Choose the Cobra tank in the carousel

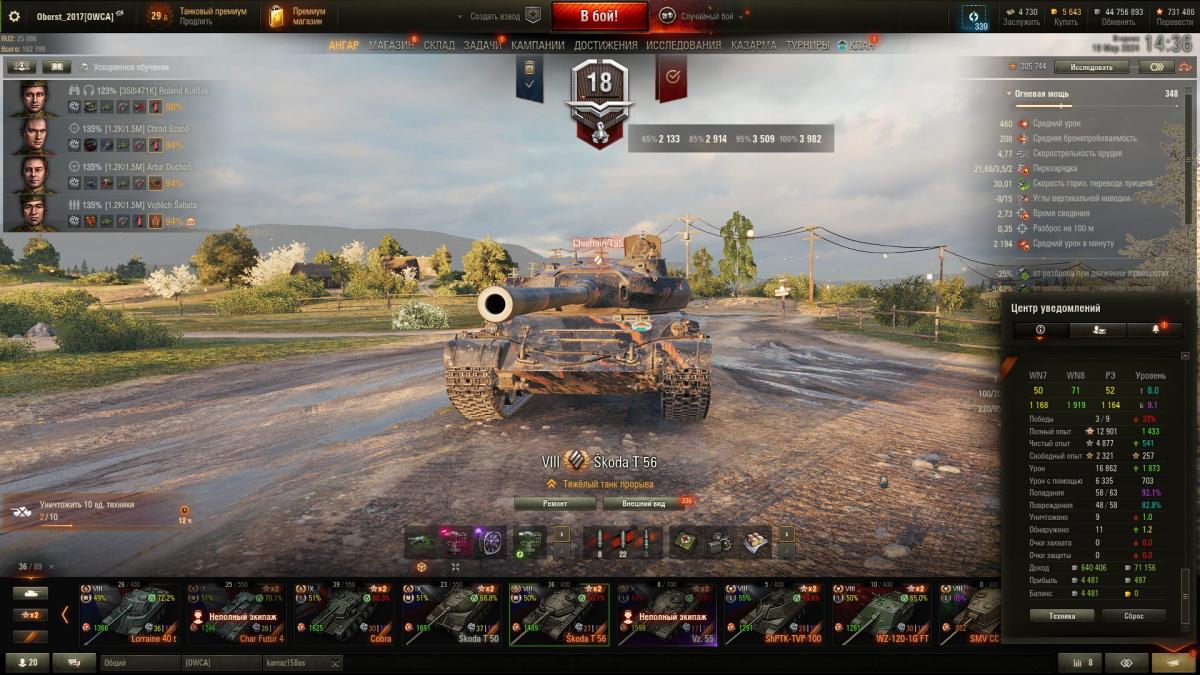pos(344,613)
